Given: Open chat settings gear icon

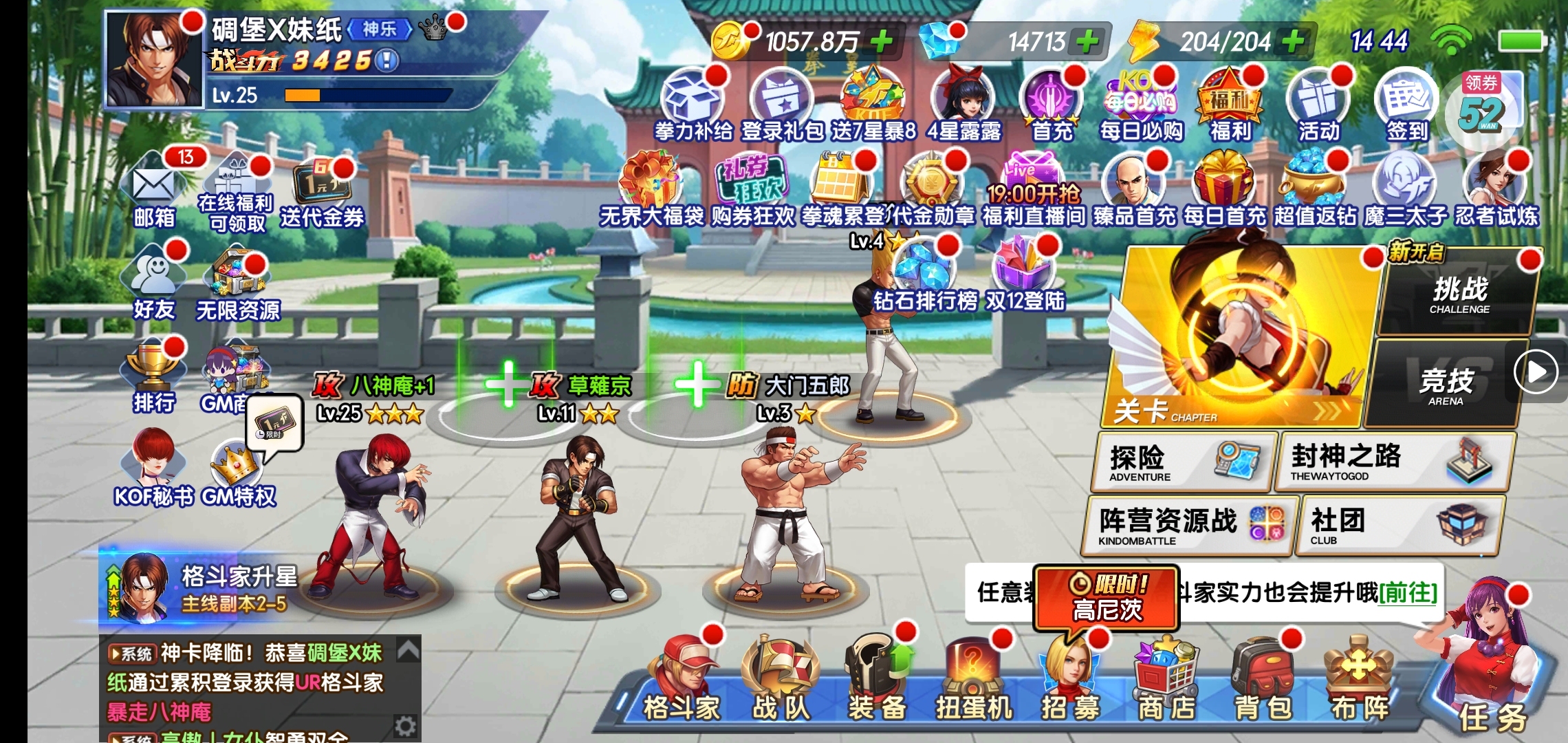Looking at the screenshot, I should coord(405,726).
